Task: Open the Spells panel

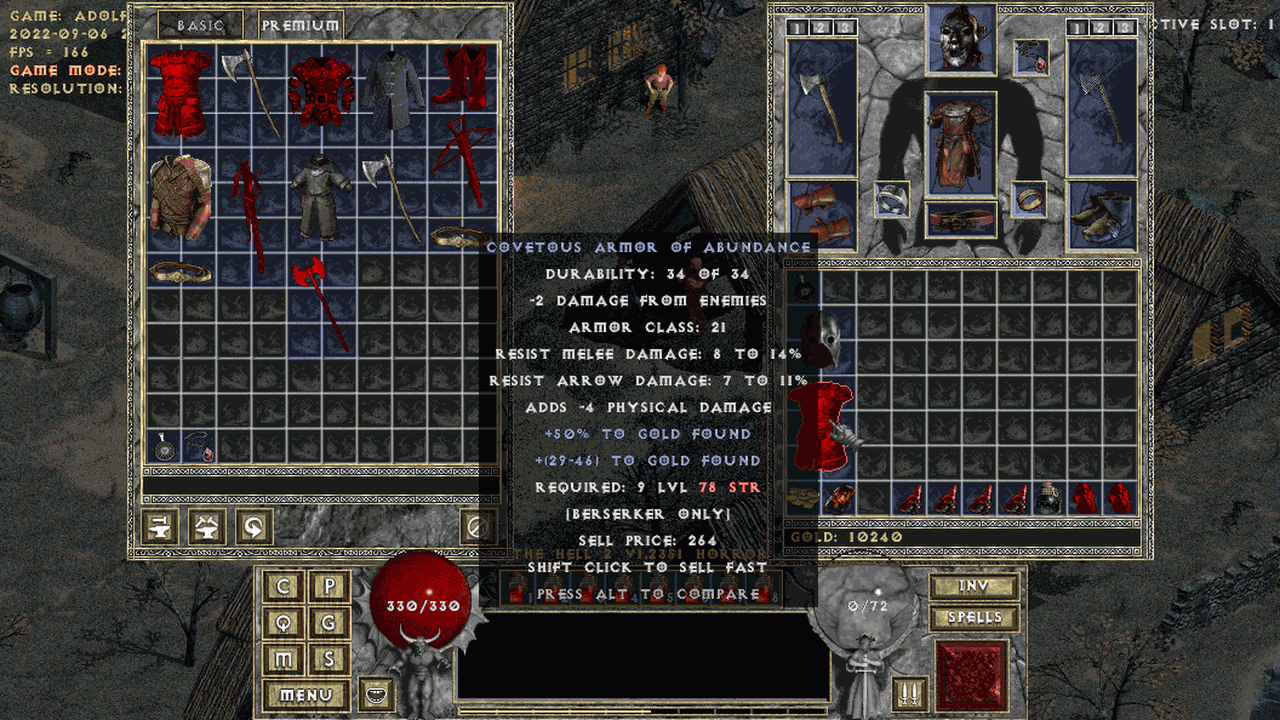Action: point(974,618)
